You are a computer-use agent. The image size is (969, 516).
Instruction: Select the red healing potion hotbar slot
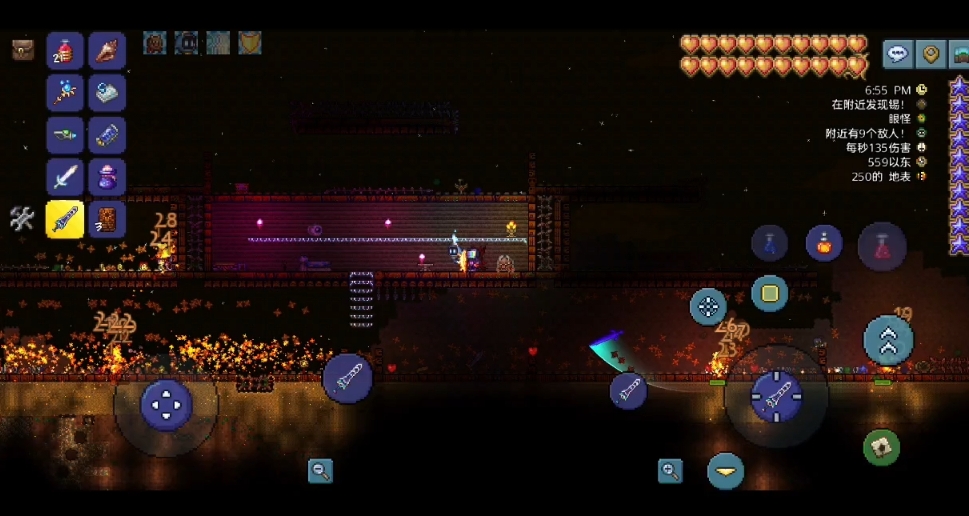(x=65, y=51)
